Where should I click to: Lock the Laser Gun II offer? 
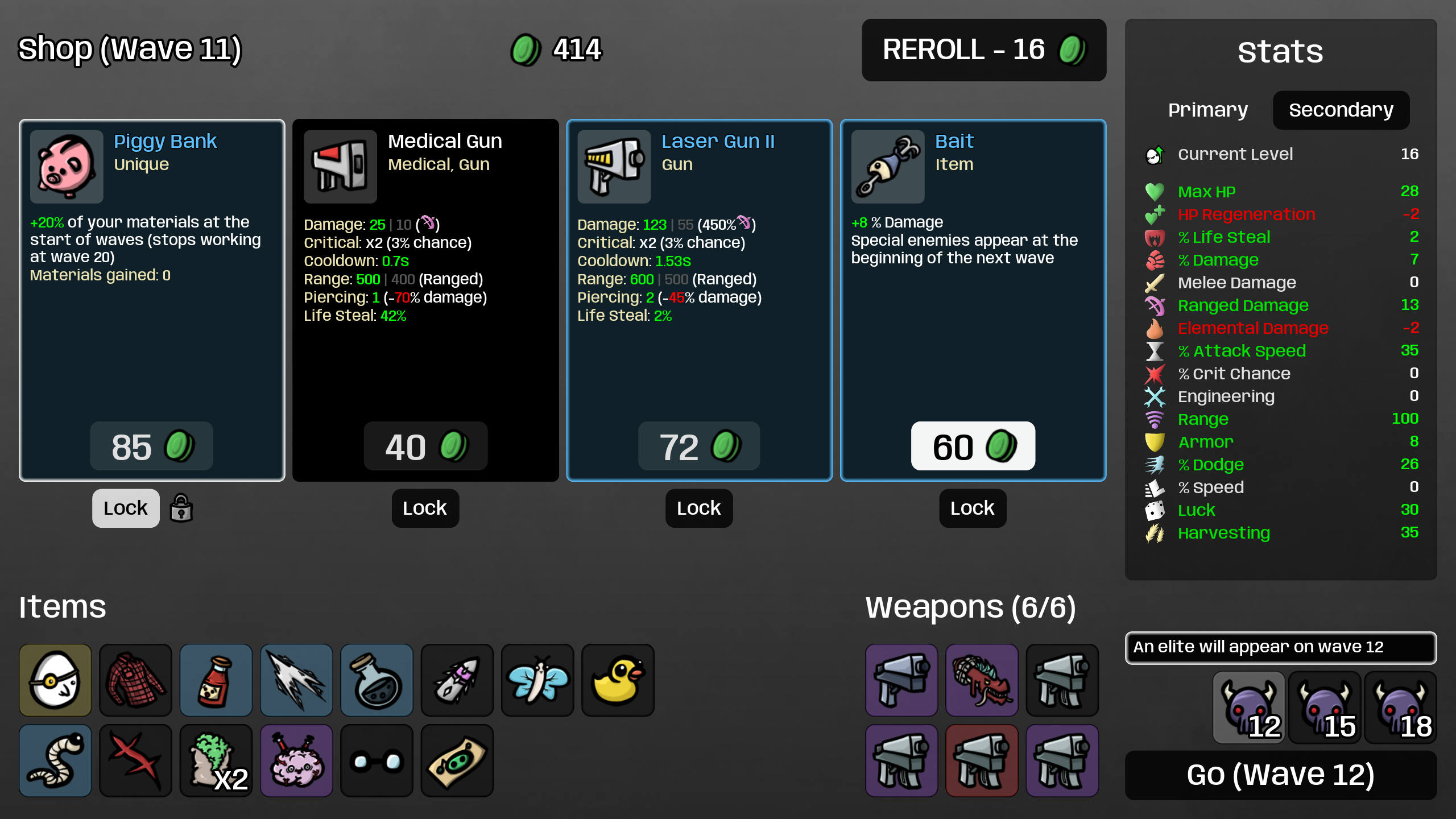[698, 508]
